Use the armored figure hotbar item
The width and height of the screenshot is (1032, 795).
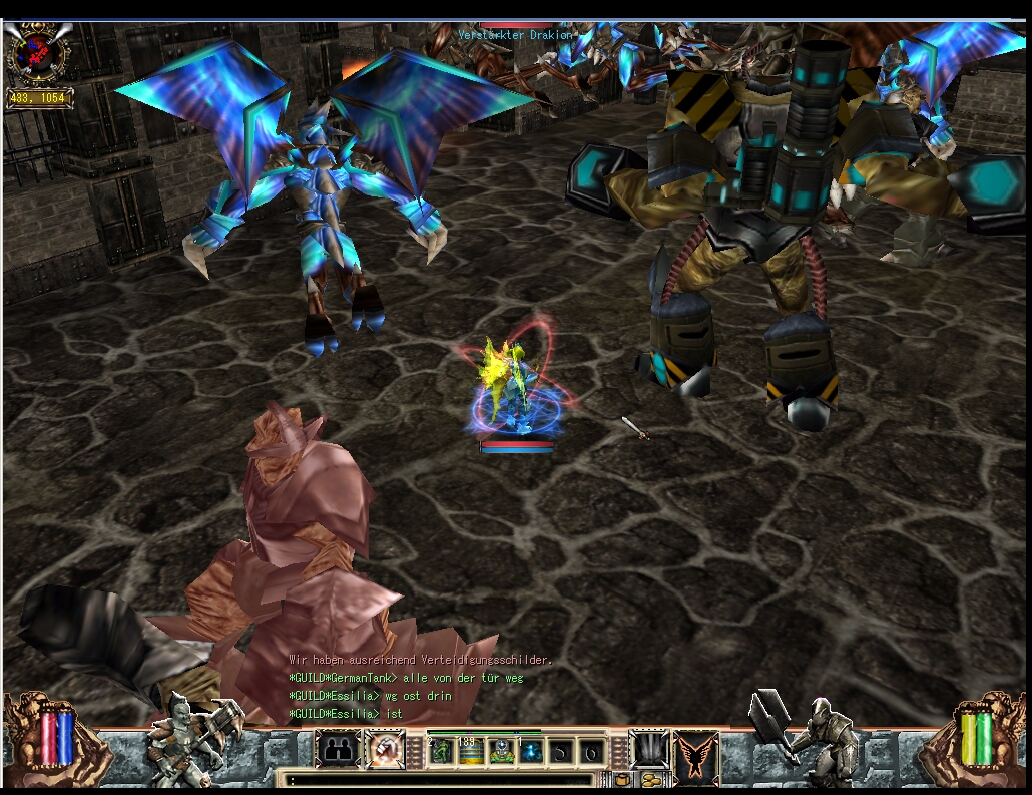pos(502,751)
